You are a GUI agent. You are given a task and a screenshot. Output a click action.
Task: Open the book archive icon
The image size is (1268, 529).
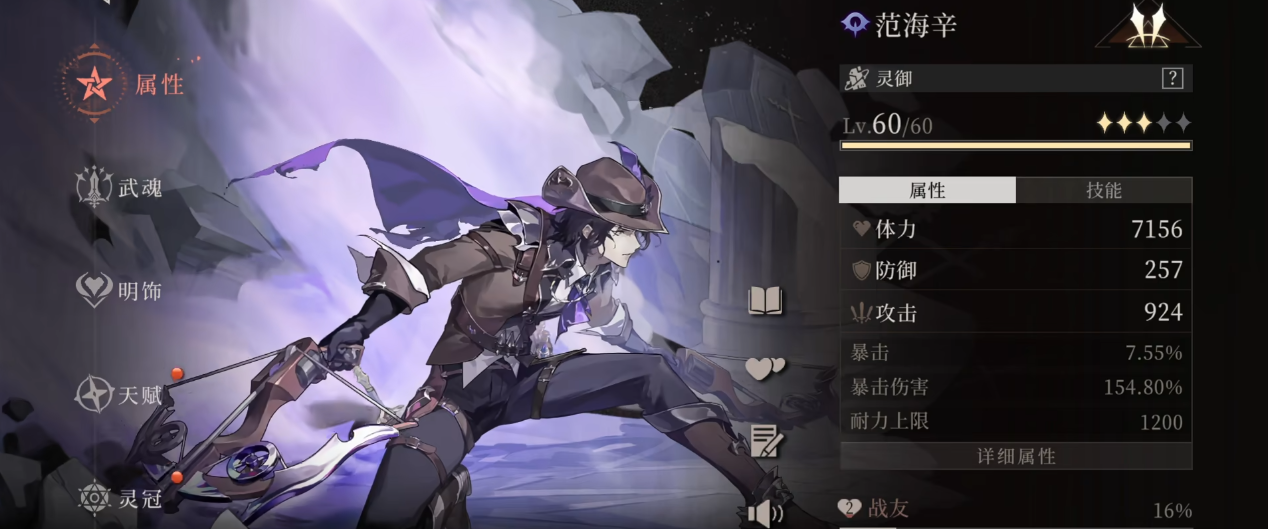click(x=766, y=301)
